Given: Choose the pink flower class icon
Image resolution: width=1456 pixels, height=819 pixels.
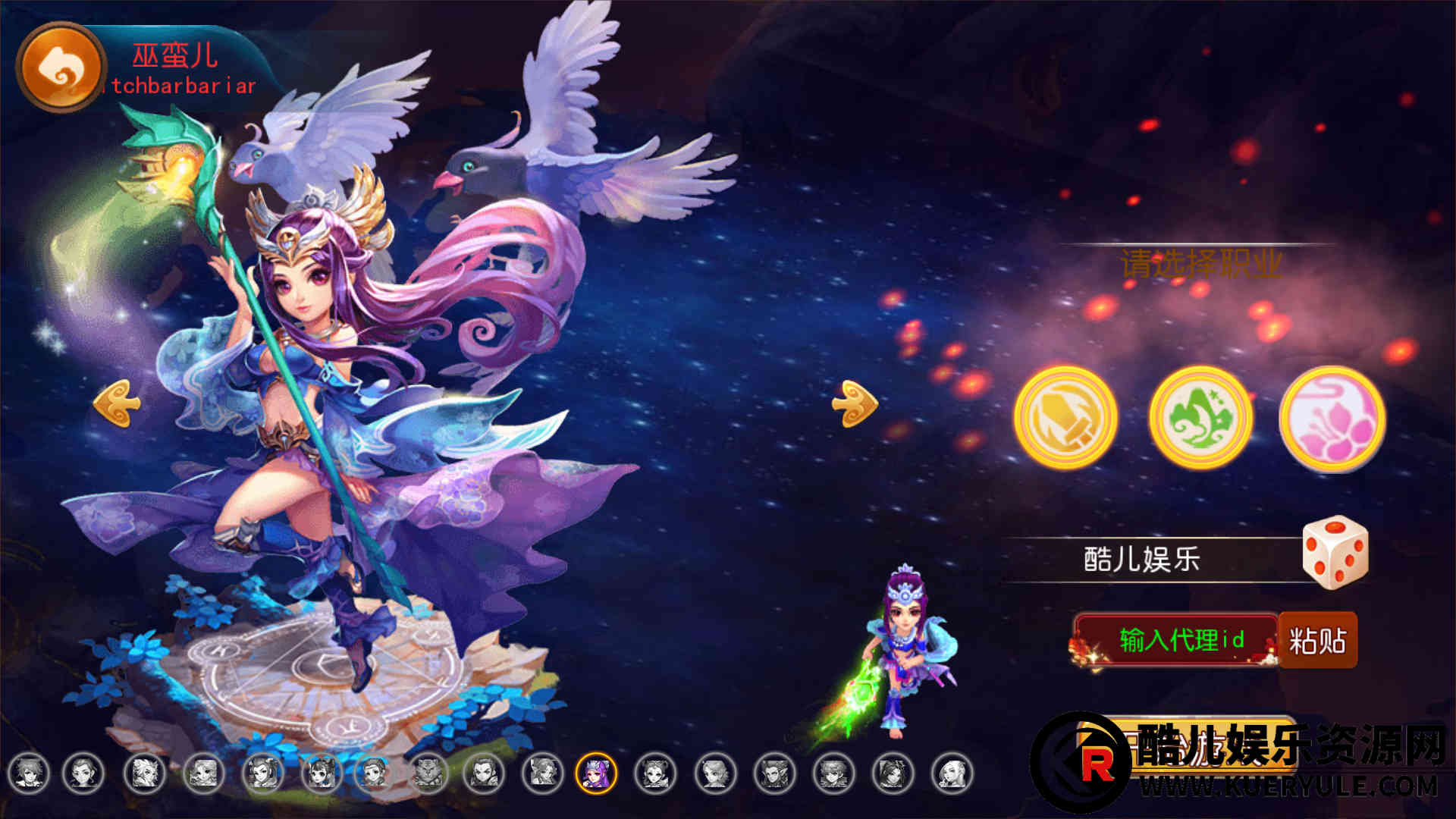Looking at the screenshot, I should click(x=1332, y=419).
